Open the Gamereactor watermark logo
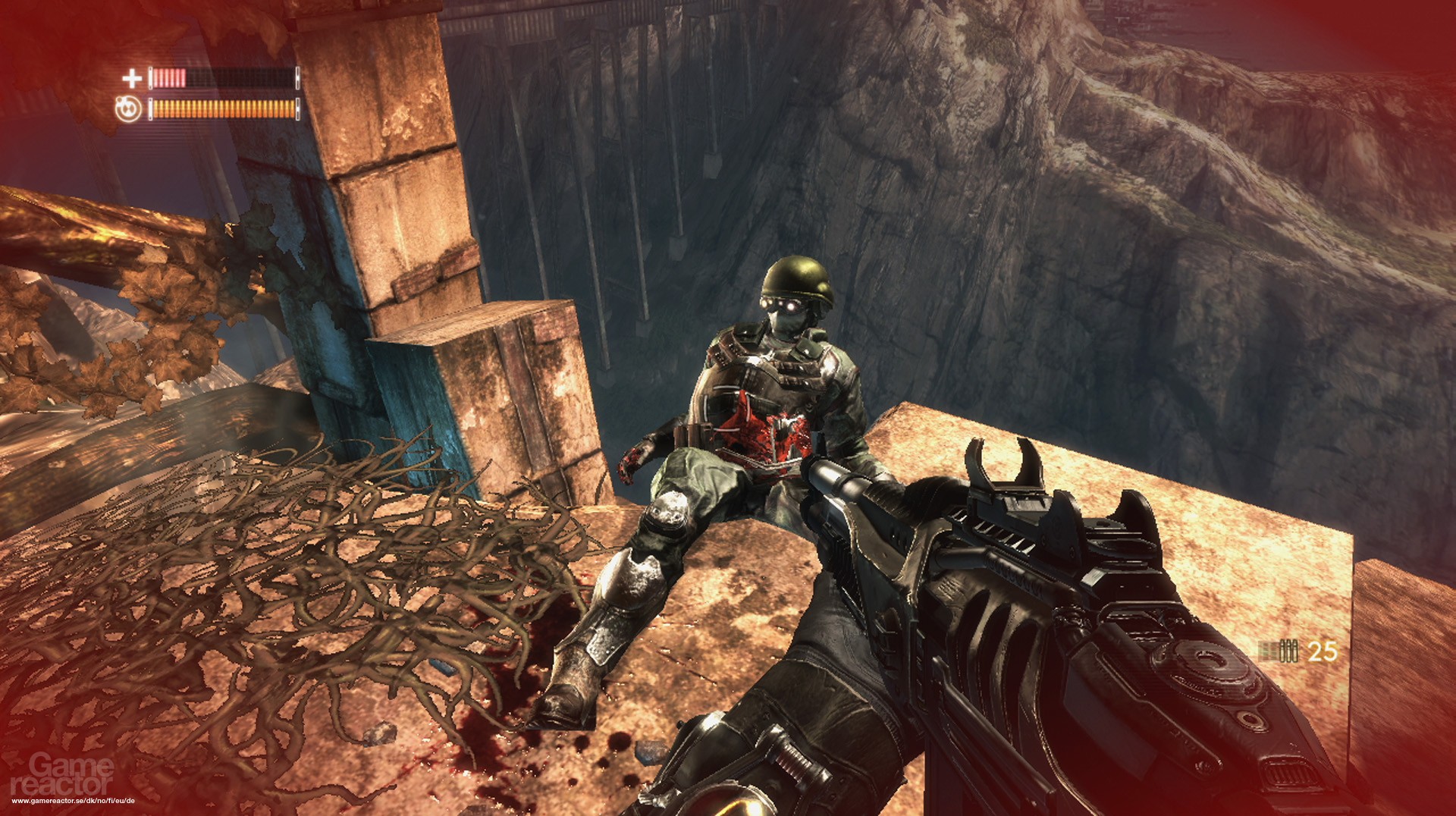Image resolution: width=1456 pixels, height=816 pixels. 62,775
